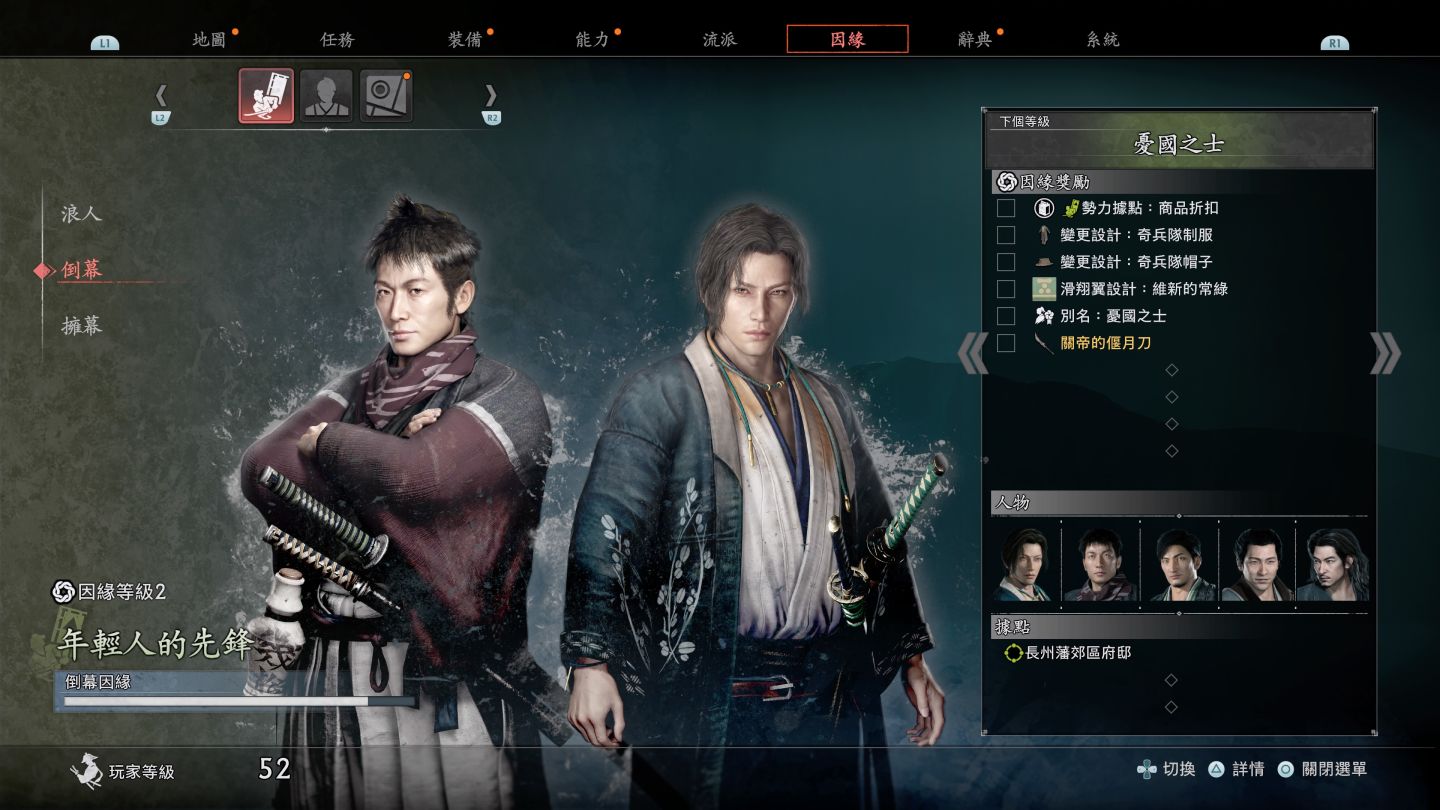Open the 地圖 map tab
The image size is (1440, 810).
pos(209,40)
